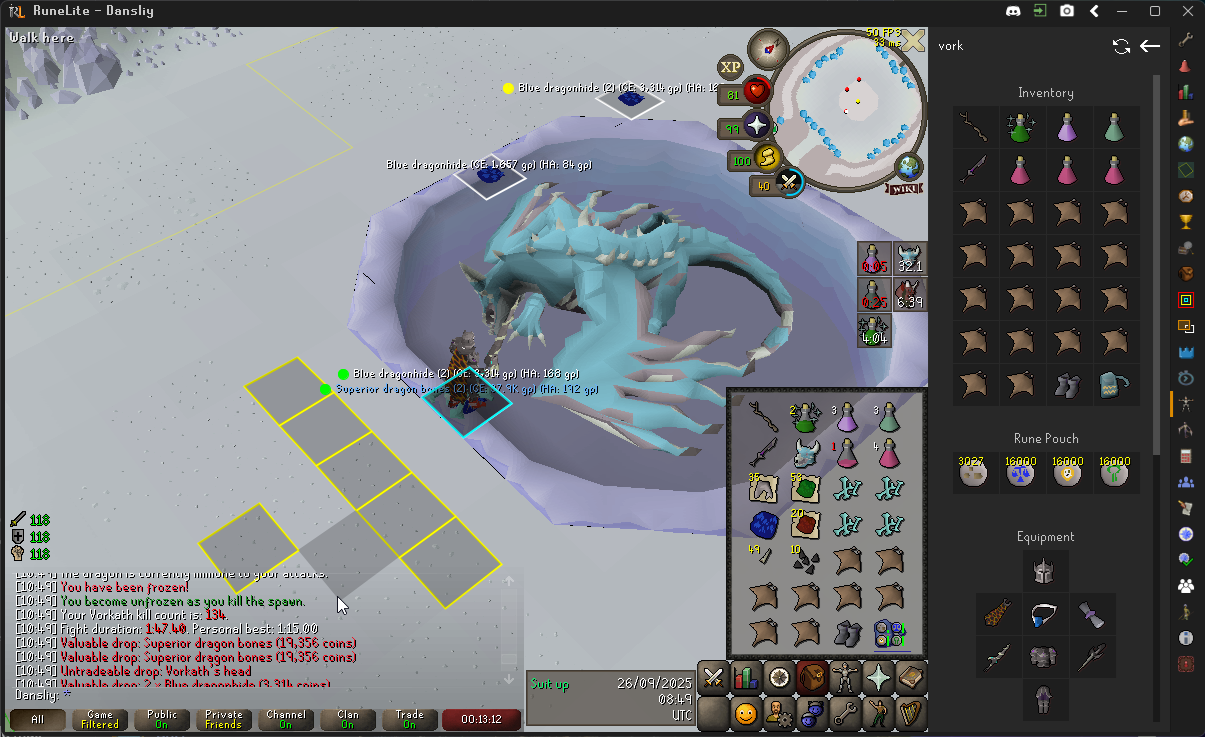Toggle run using the boot orb
Image resolution: width=1205 pixels, height=737 pixels.
pyautogui.click(x=766, y=159)
